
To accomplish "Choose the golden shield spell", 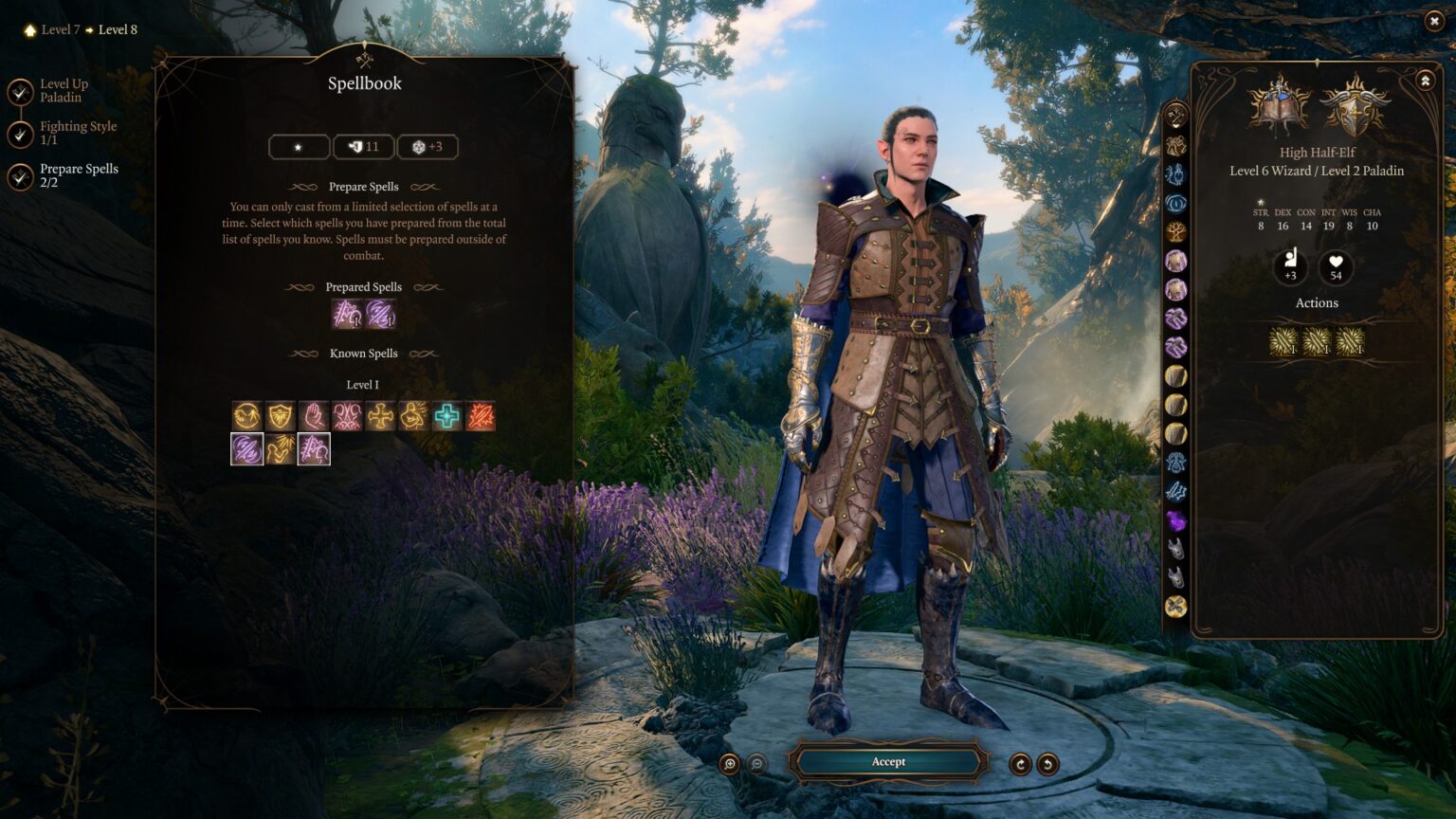I will pos(280,416).
